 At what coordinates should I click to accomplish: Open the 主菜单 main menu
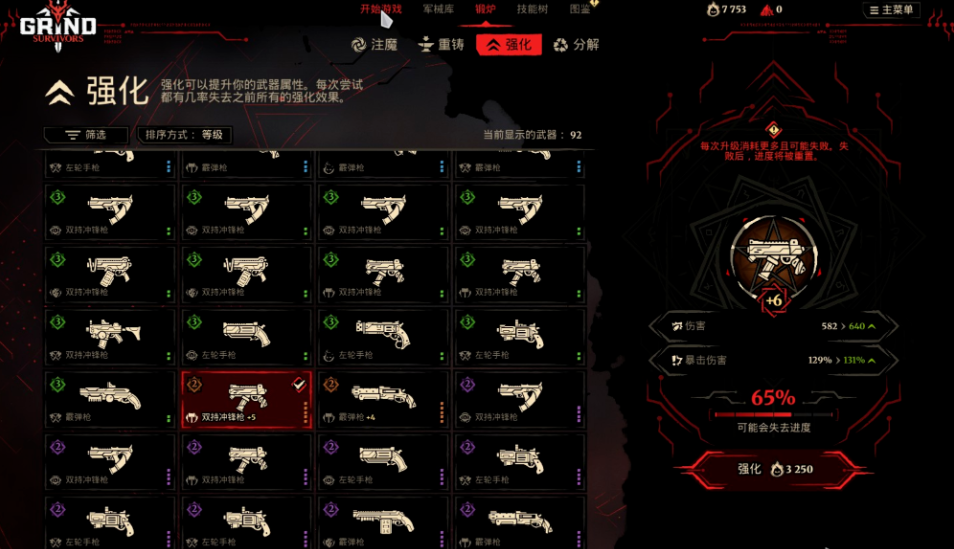coord(891,10)
